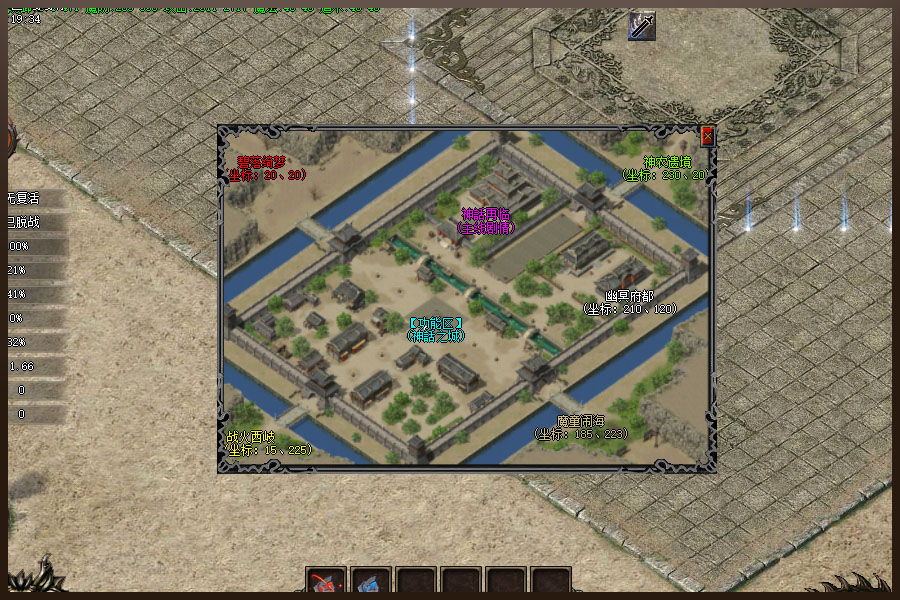The height and width of the screenshot is (600, 900).
Task: Choose the 神农遗境 teleport label
Action: 666,167
